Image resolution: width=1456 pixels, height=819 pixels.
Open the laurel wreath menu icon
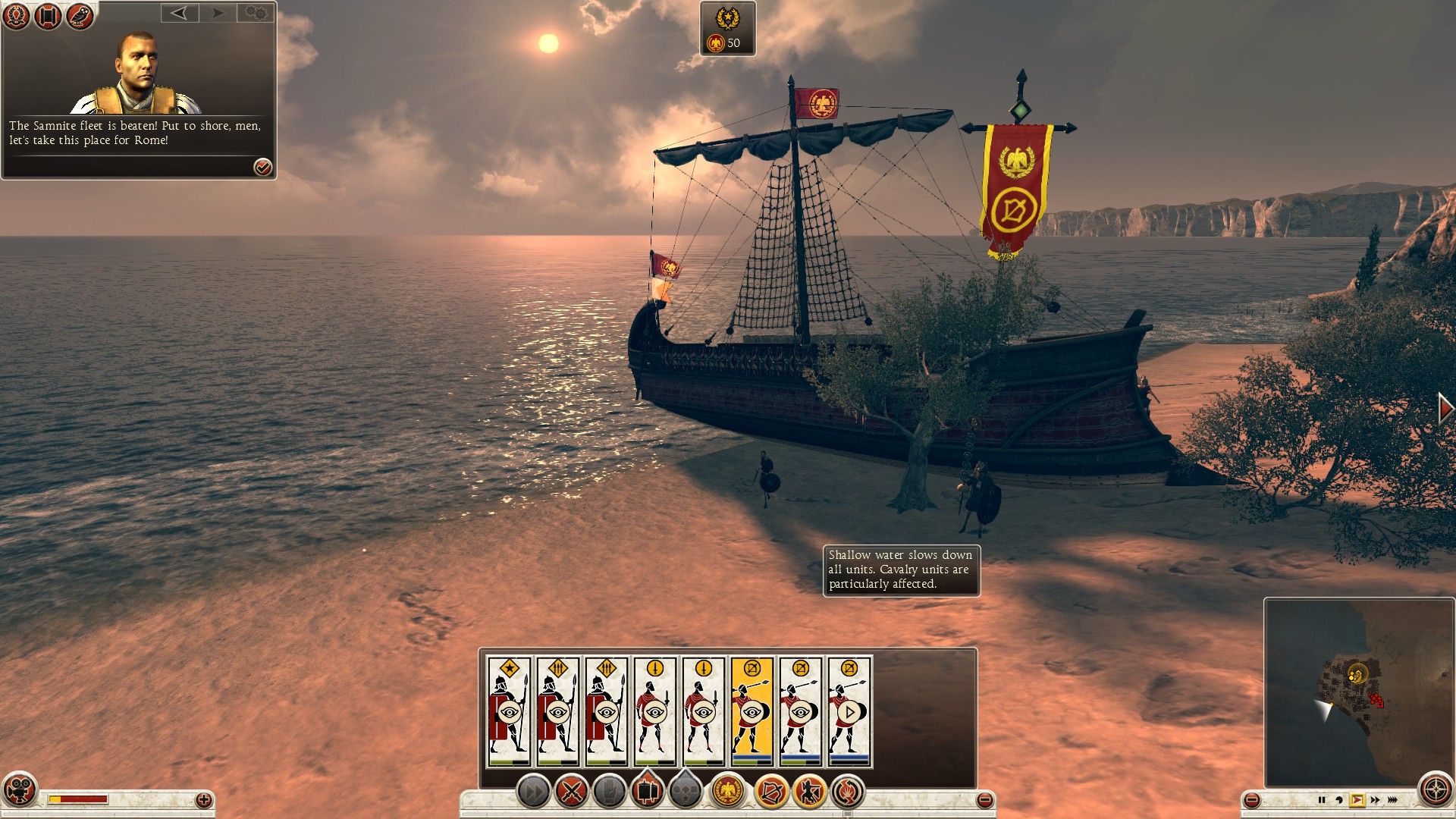coord(16,16)
